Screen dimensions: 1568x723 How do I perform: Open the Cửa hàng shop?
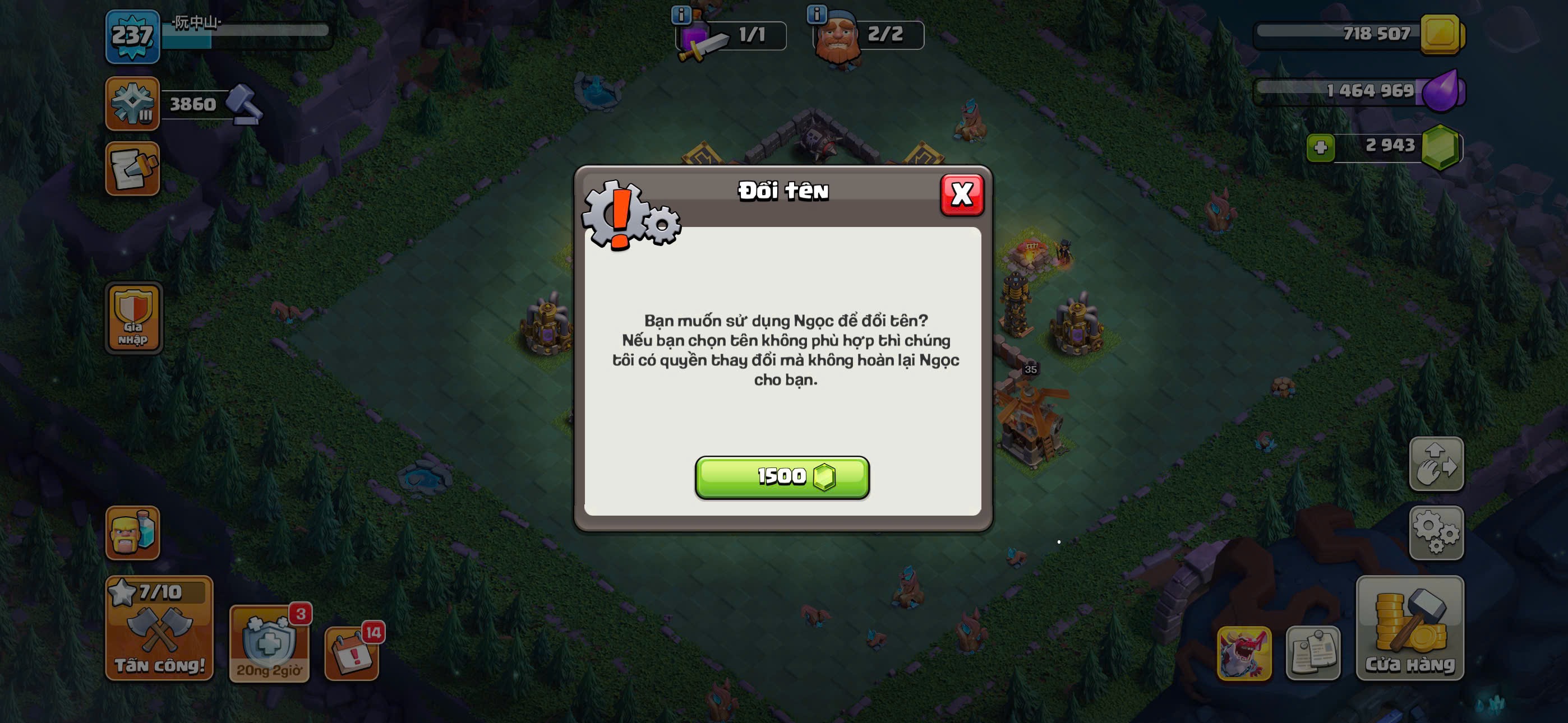(1409, 628)
